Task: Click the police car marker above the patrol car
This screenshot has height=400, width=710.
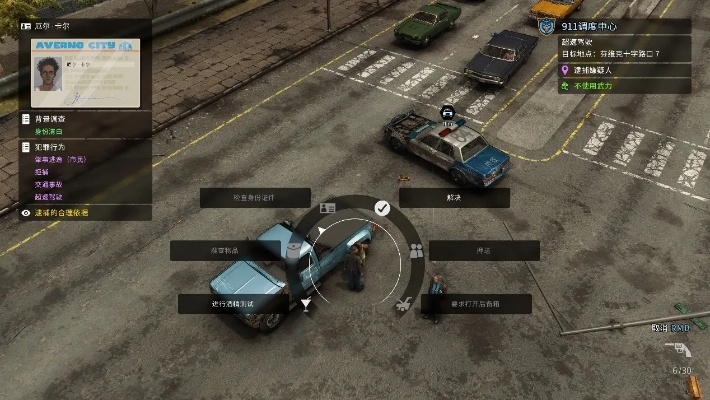Action: coord(447,110)
